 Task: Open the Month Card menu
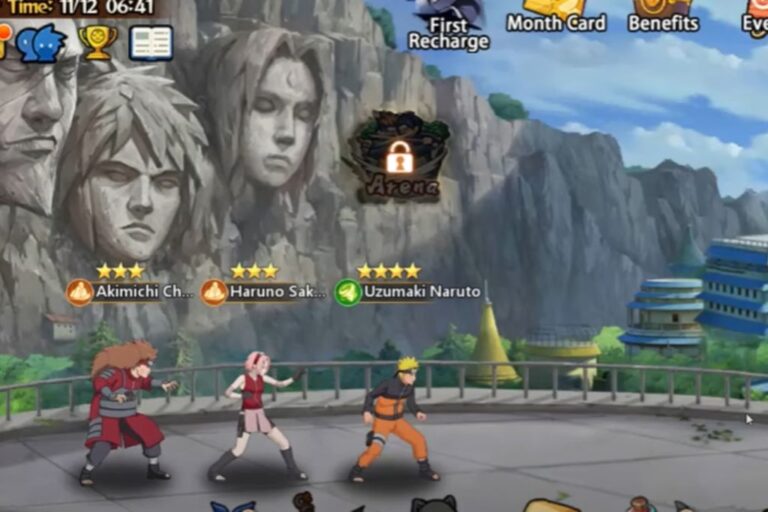click(x=556, y=16)
